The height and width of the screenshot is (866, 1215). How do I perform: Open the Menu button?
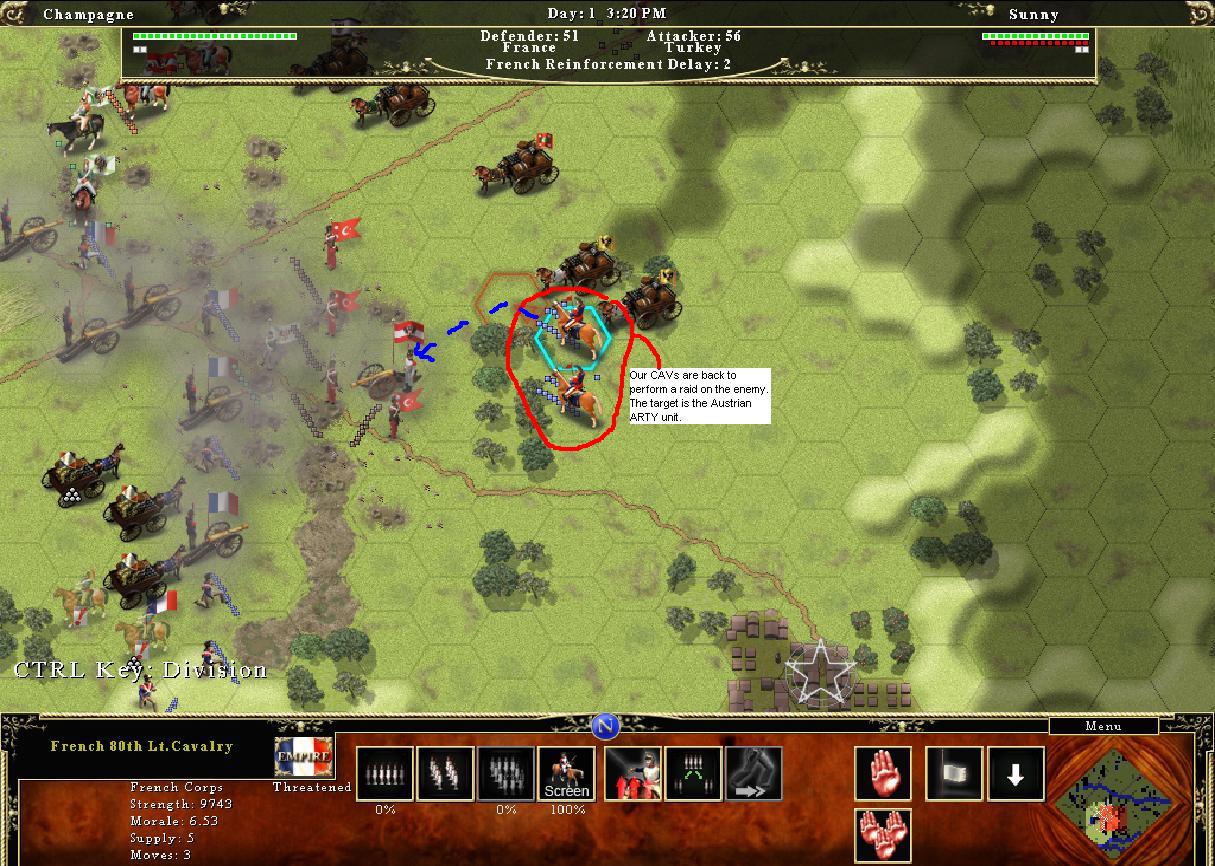click(x=1102, y=726)
